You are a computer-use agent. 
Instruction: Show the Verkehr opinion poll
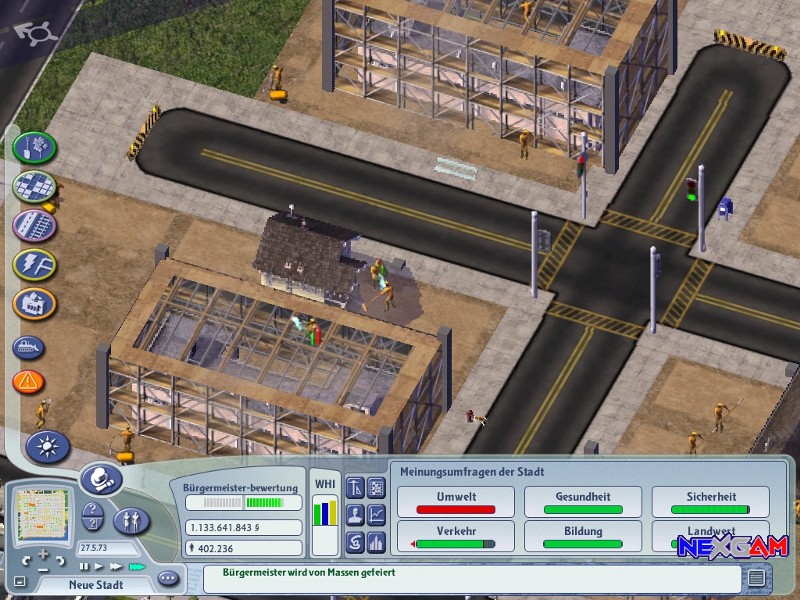[456, 537]
